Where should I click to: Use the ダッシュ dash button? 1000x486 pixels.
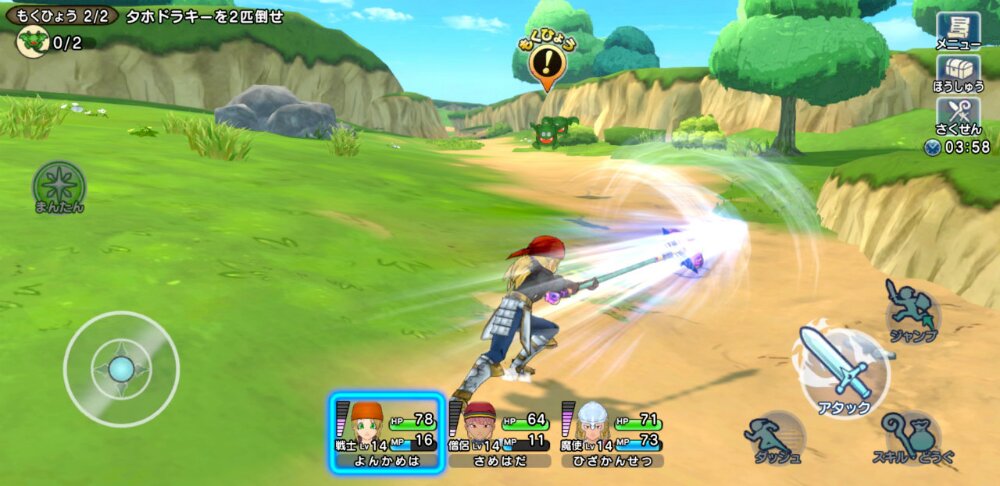[774, 436]
